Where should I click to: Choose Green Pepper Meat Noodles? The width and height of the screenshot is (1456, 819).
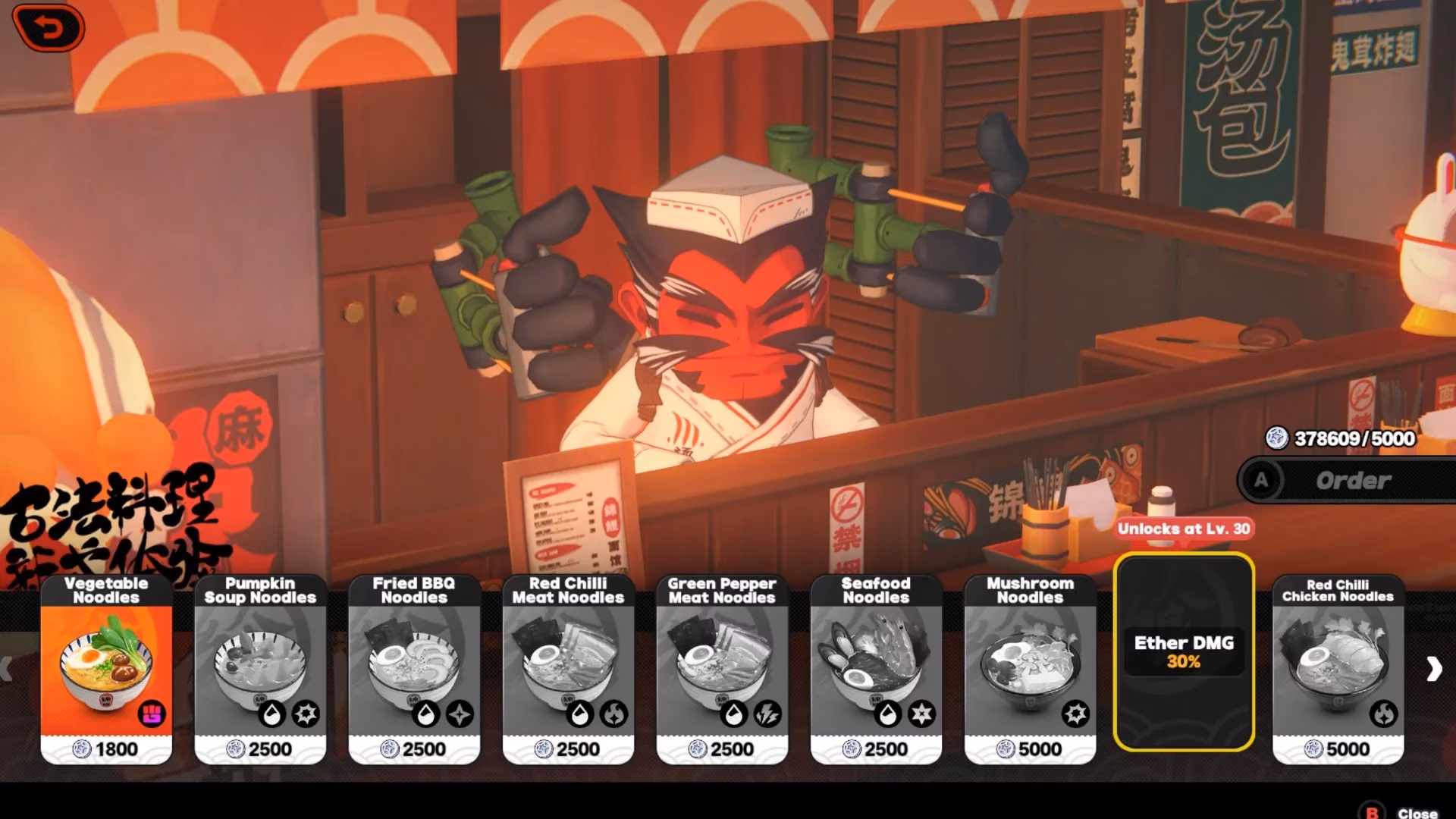[x=722, y=669]
